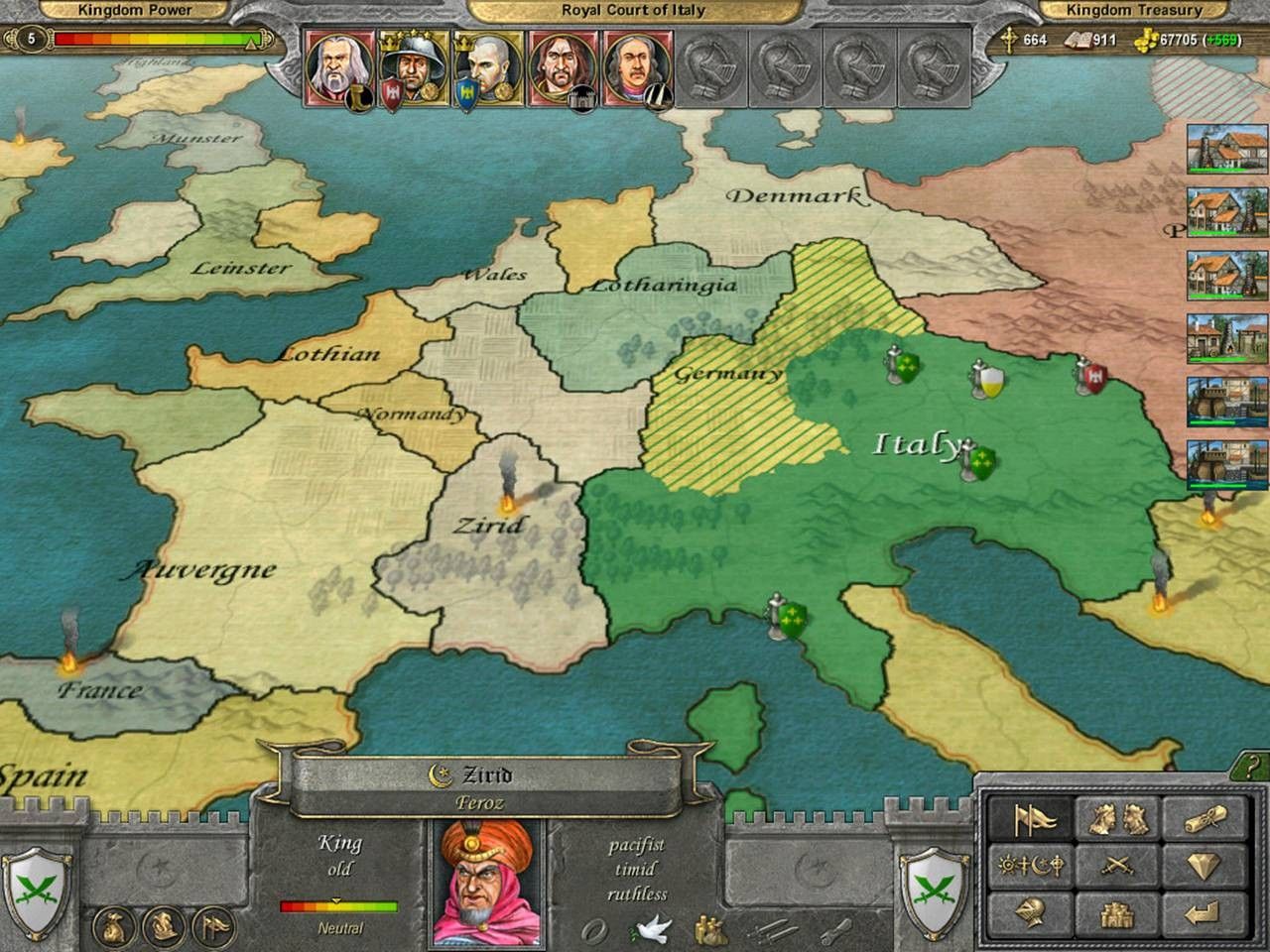The width and height of the screenshot is (1270, 952).
Task: Open the crossed swords panel in command grid
Action: 1120,866
